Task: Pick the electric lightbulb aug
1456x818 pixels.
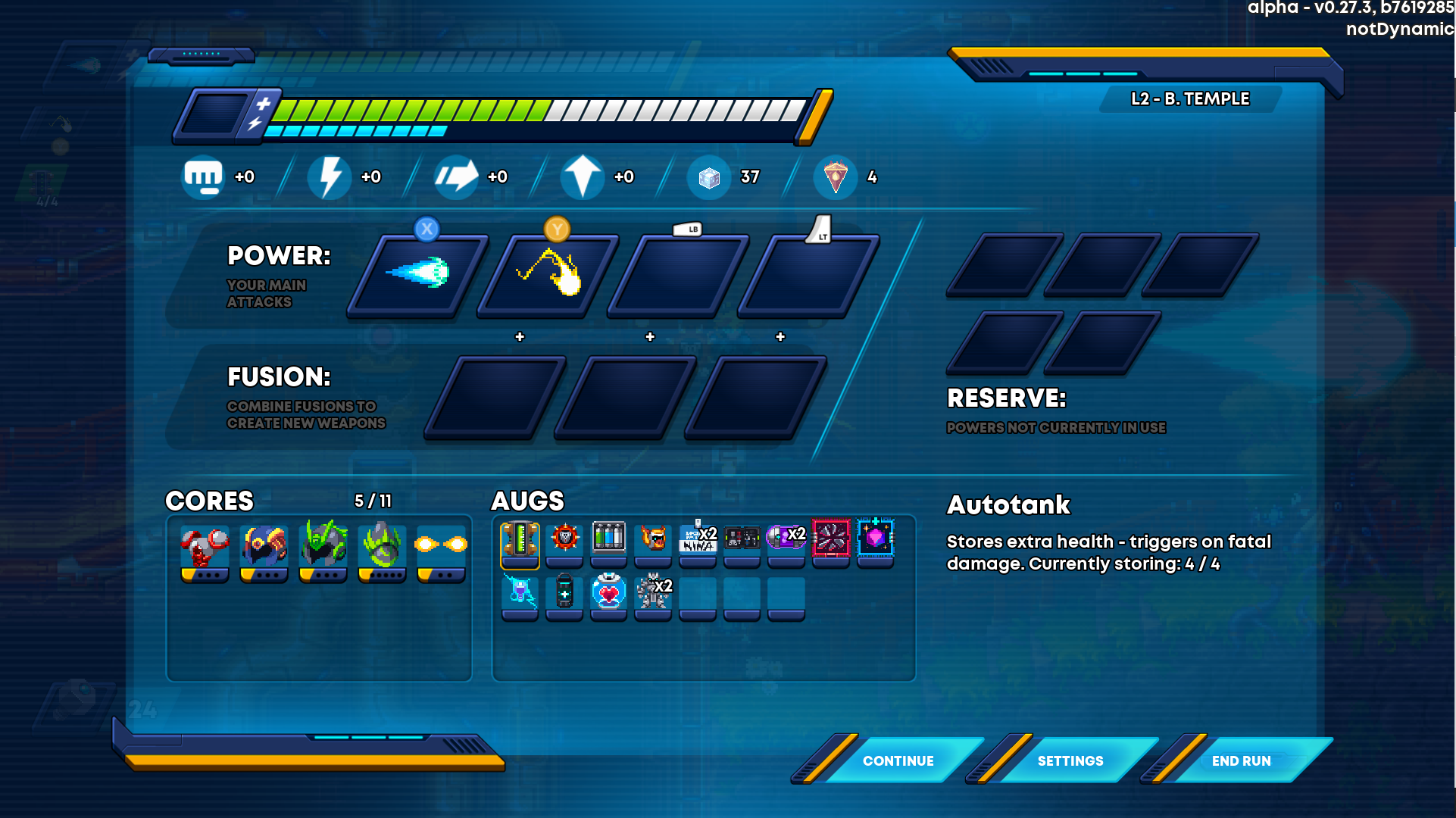Action: click(x=520, y=593)
